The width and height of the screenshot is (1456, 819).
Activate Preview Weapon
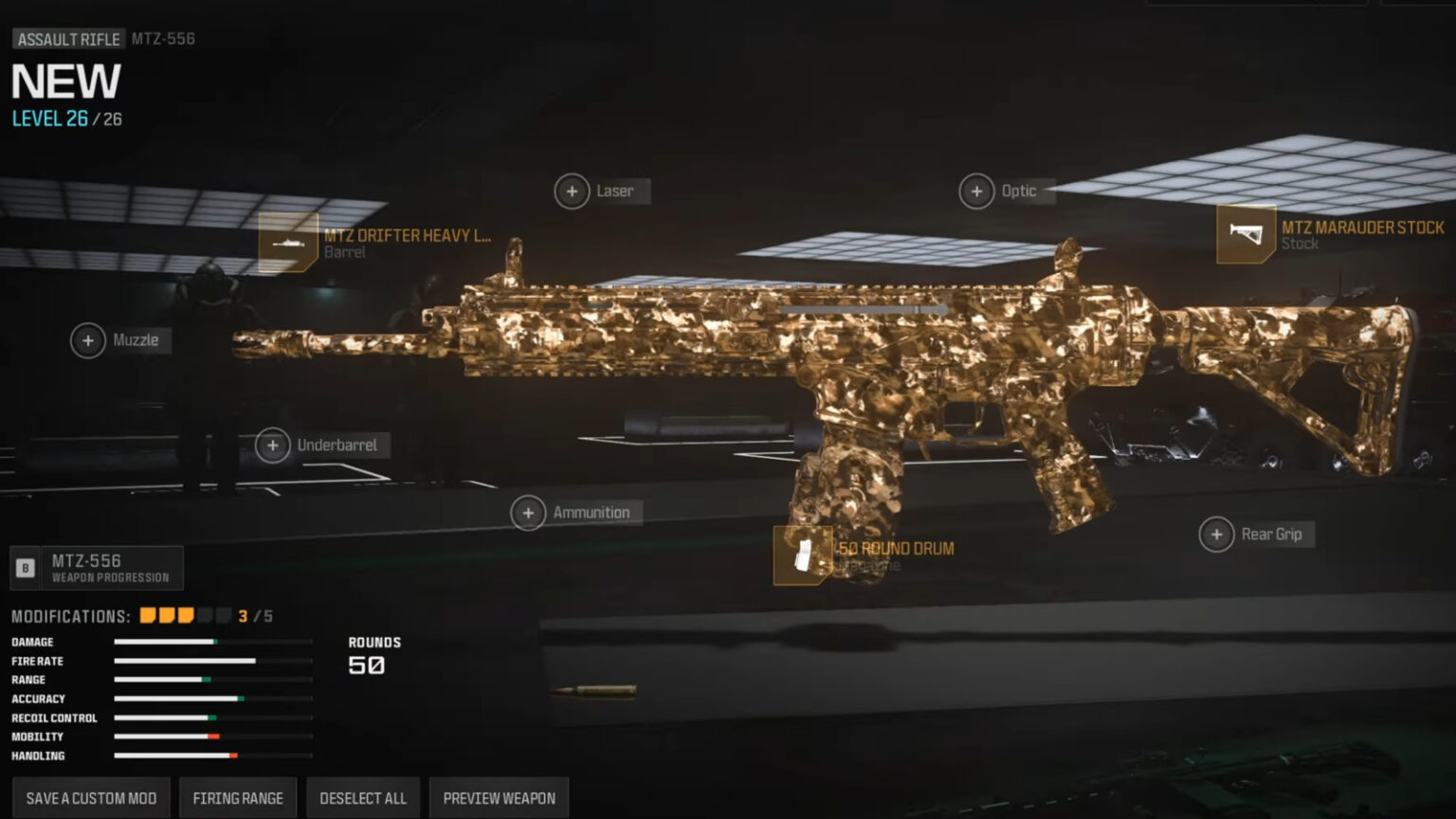click(500, 797)
